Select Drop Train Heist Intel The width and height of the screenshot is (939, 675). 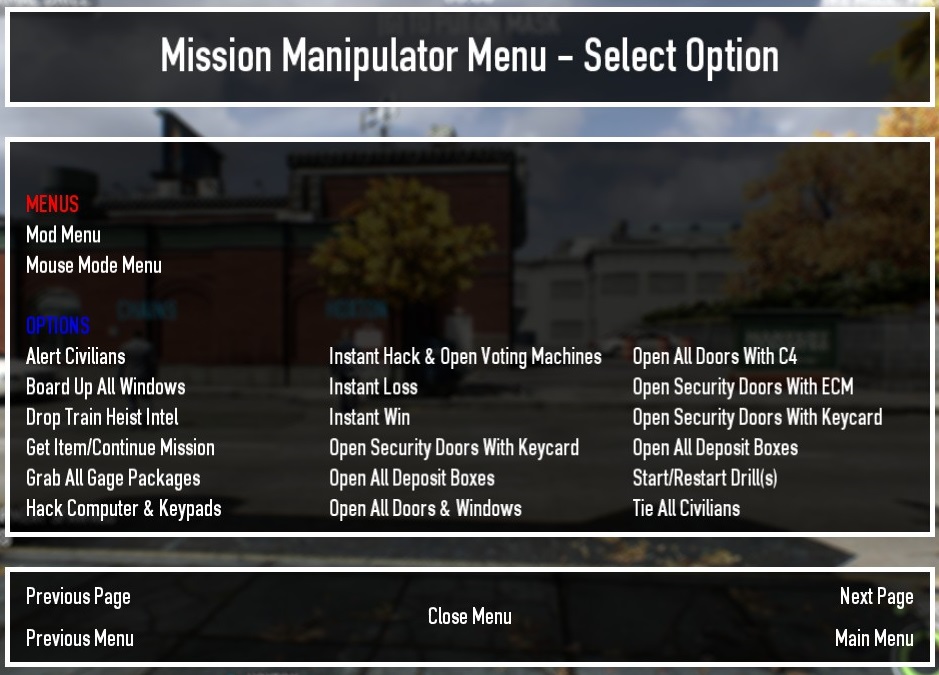tap(102, 417)
